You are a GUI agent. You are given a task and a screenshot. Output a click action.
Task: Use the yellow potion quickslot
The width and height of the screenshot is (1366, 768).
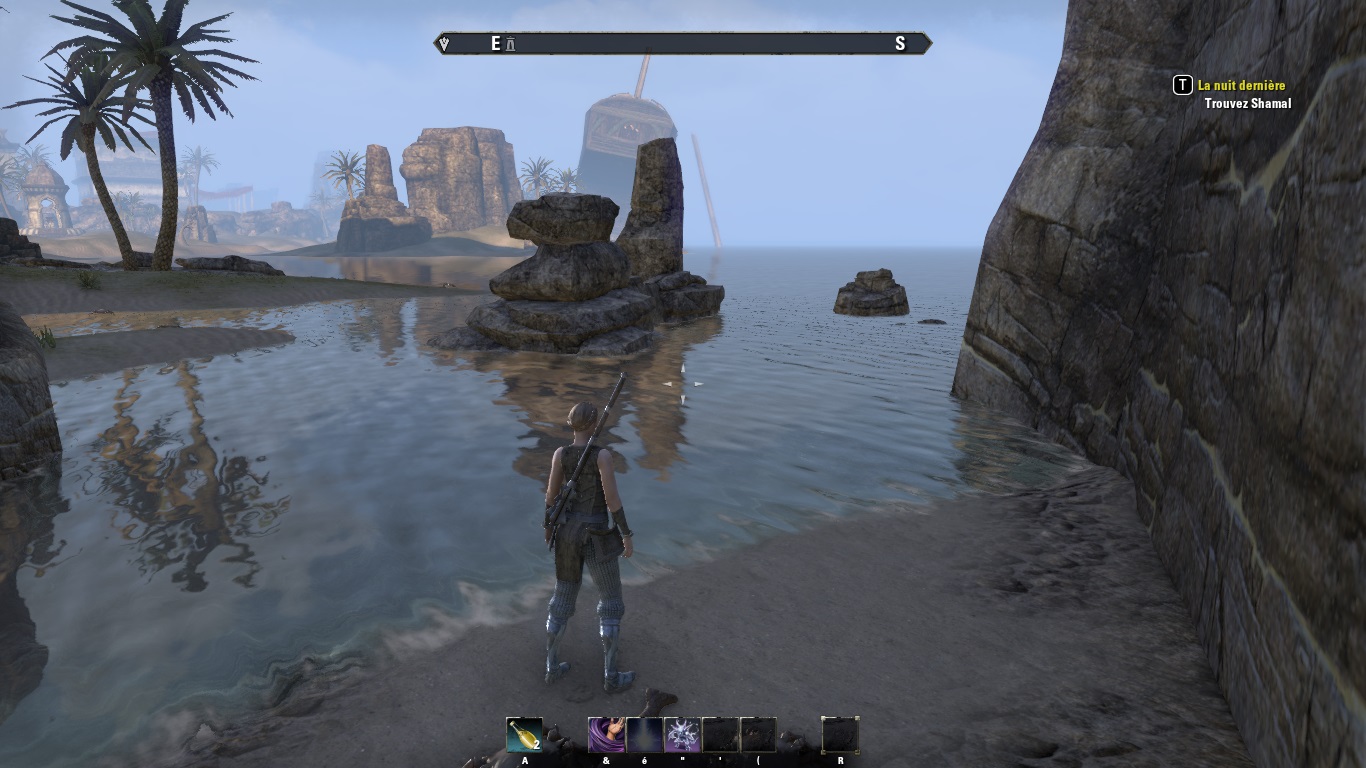point(524,735)
